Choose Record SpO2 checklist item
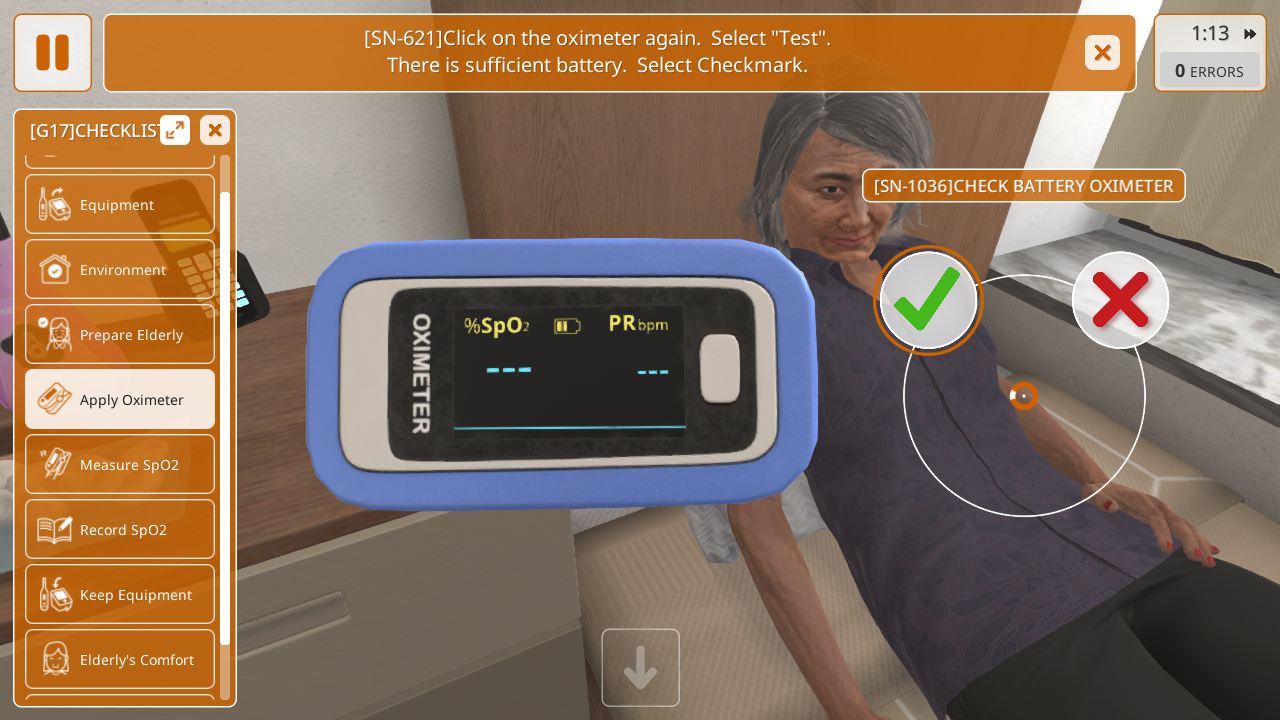The width and height of the screenshot is (1280, 720). pos(120,530)
